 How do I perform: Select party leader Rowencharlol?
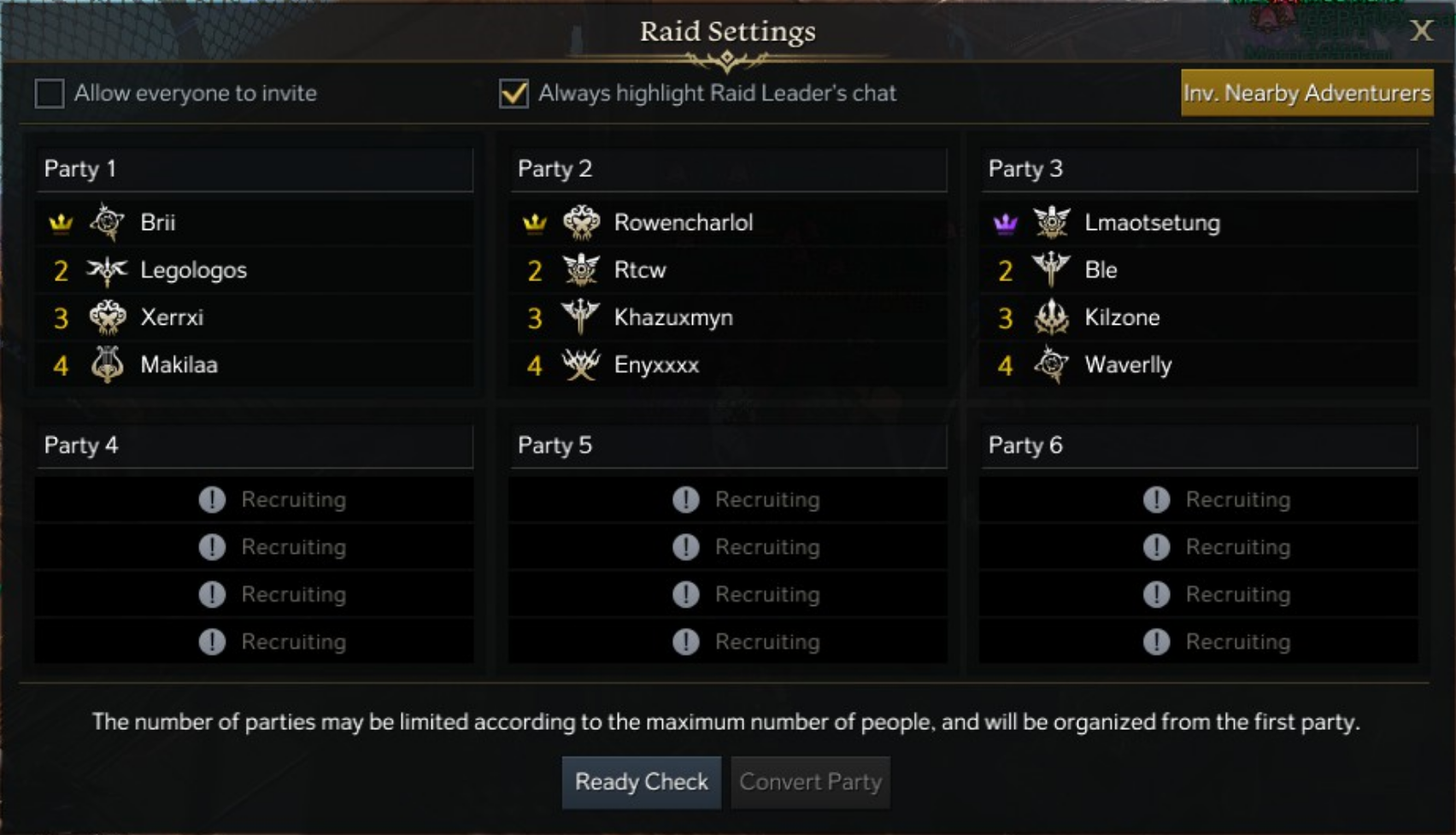pyautogui.click(x=683, y=223)
